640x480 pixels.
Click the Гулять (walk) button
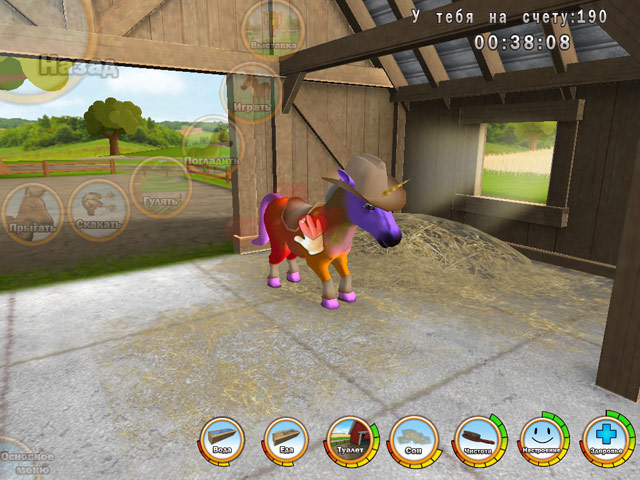pyautogui.click(x=160, y=185)
